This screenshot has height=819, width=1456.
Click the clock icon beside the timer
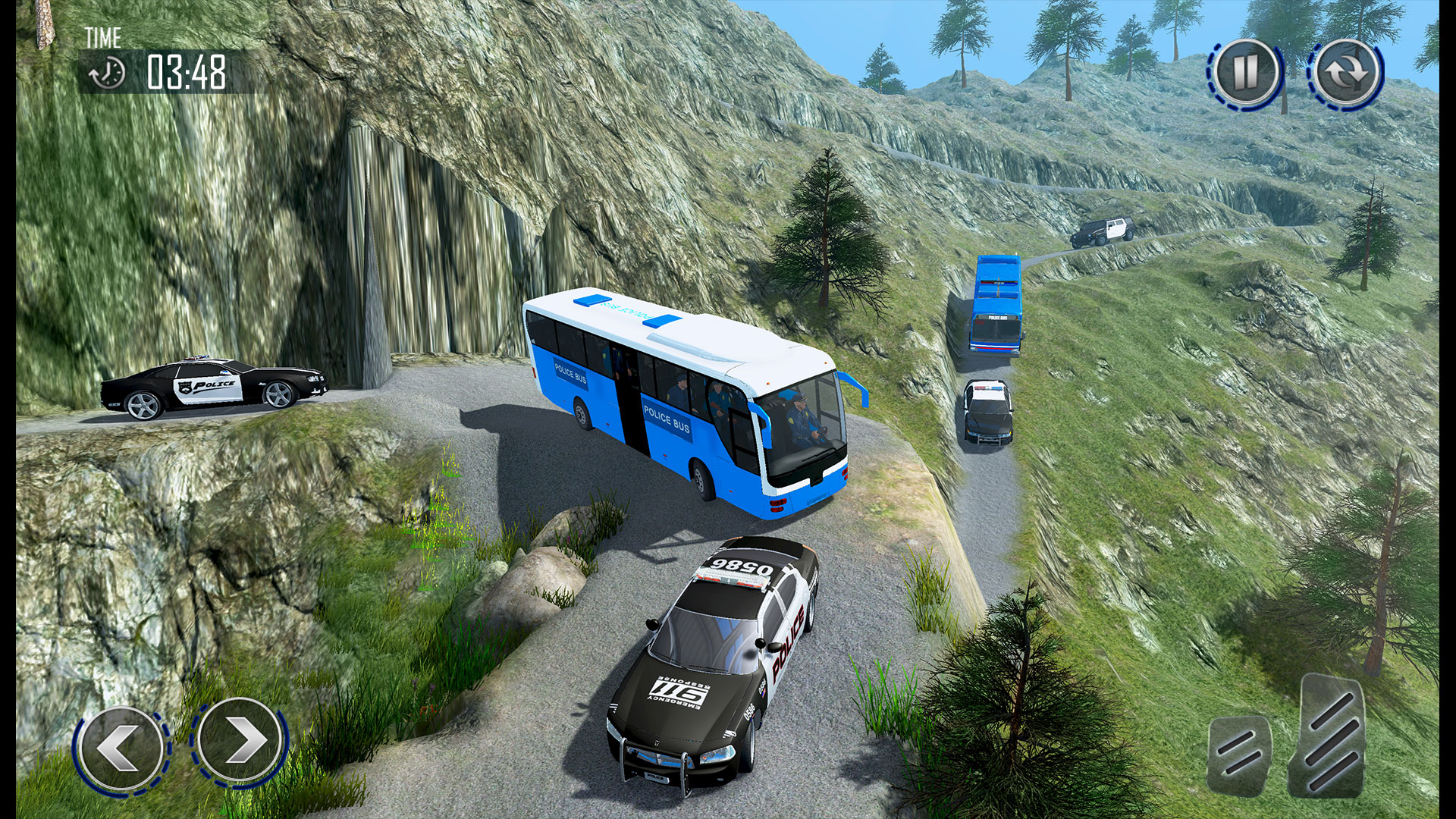coord(106,72)
